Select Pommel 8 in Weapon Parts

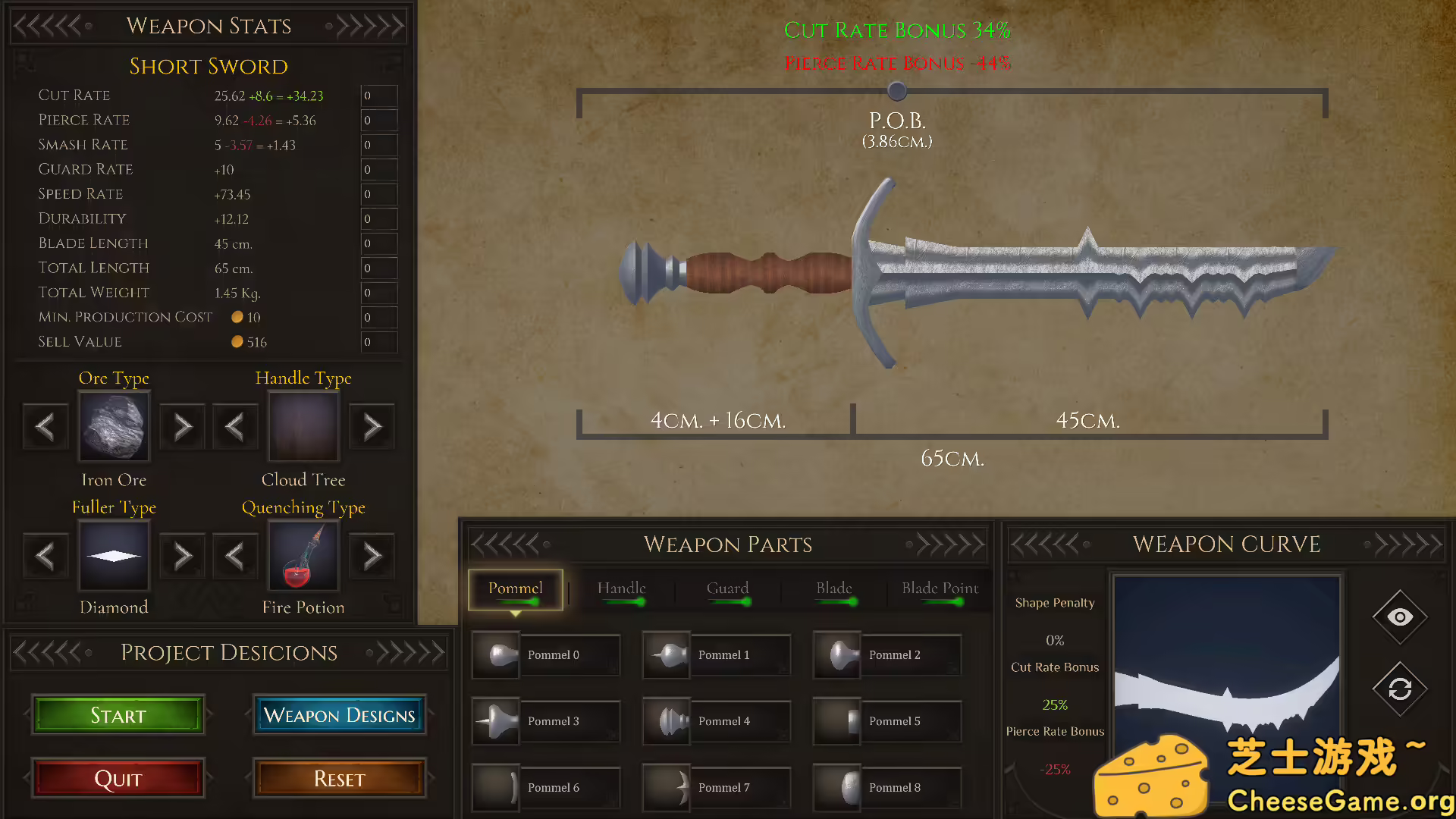(x=886, y=787)
